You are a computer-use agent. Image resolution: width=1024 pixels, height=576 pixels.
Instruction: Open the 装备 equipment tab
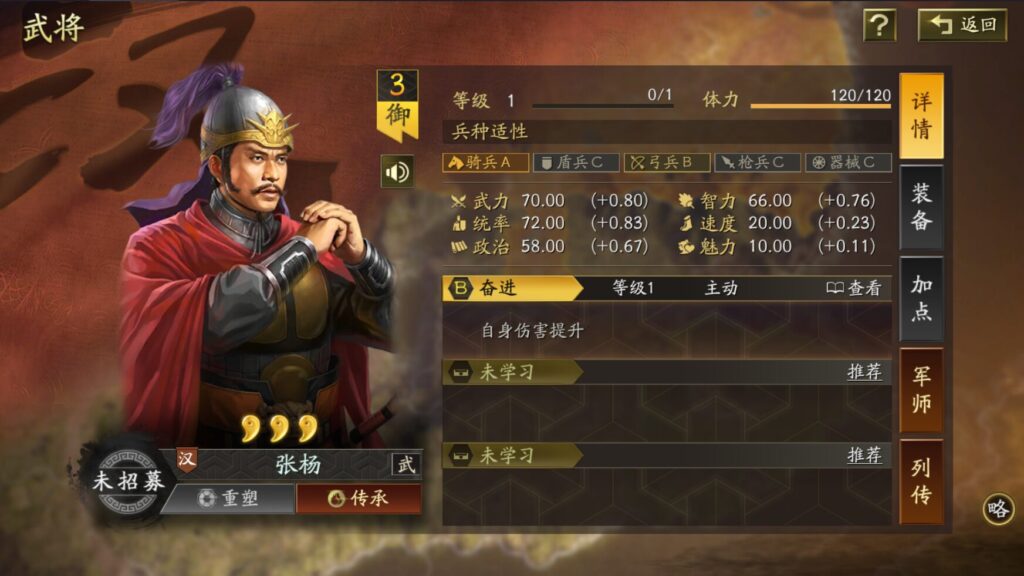tap(921, 207)
